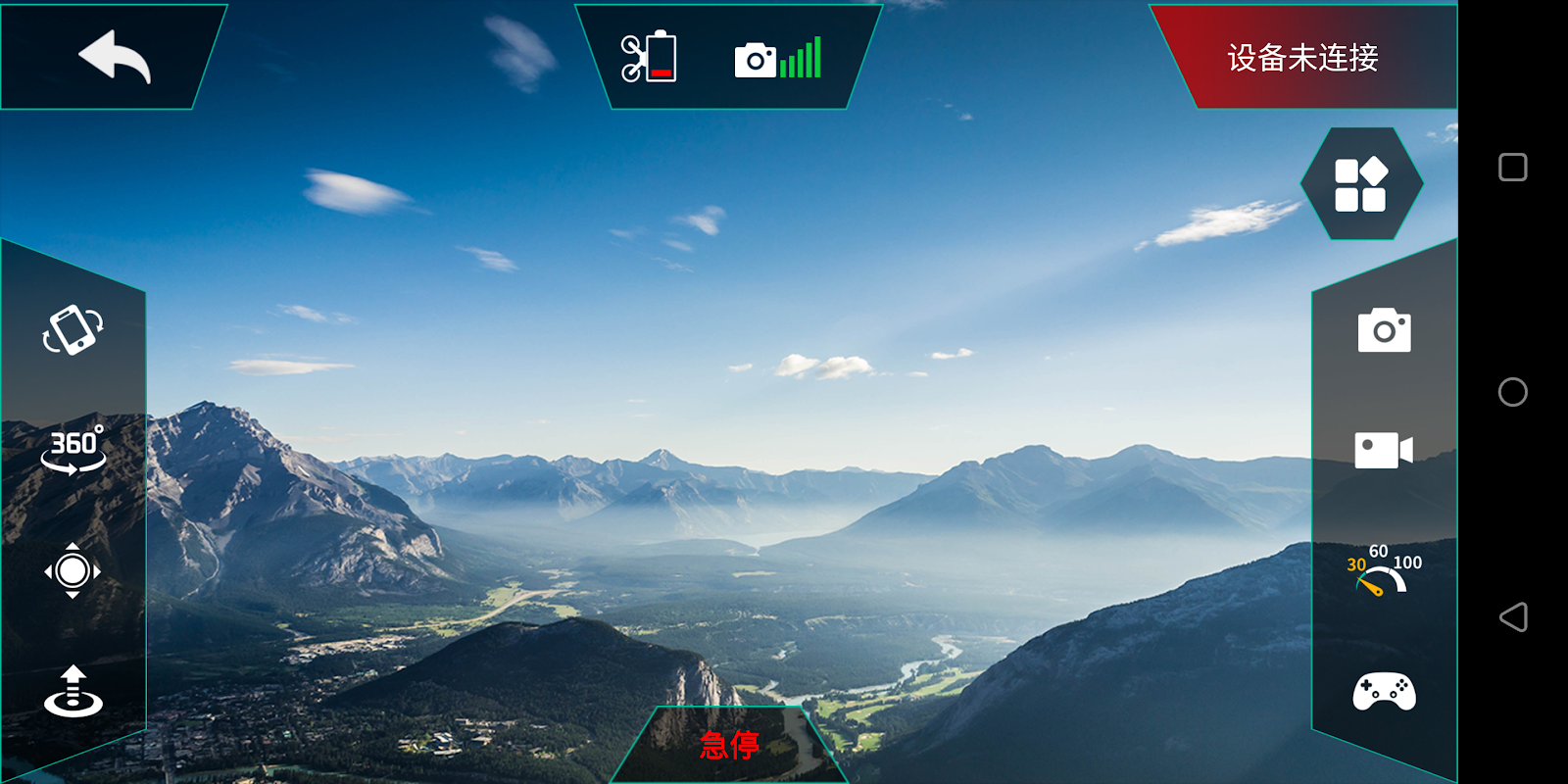Select the gyro calibration icon
This screenshot has height=784, width=1568.
73,570
